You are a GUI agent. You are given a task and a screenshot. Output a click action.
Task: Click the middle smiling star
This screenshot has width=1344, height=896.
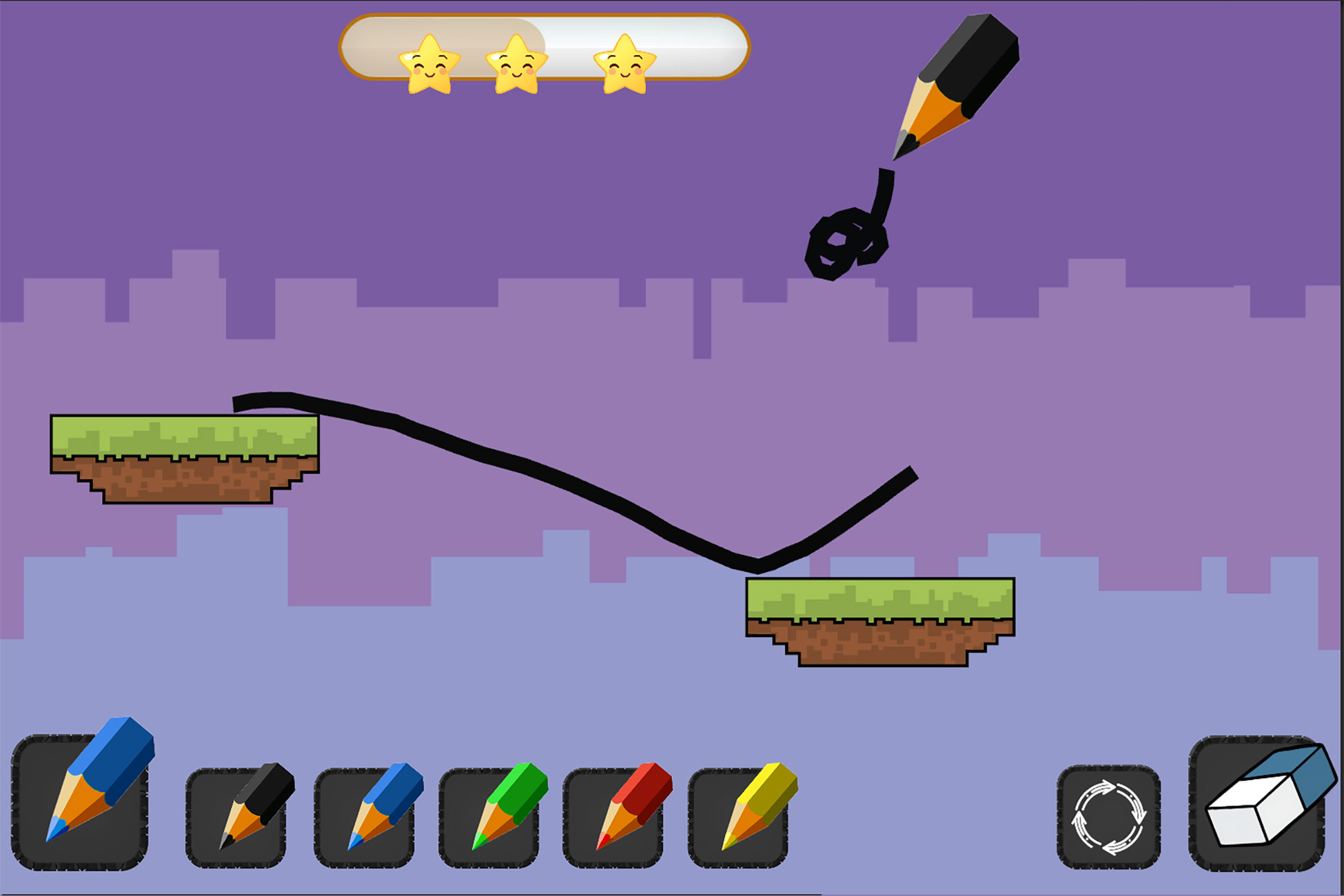[x=516, y=63]
